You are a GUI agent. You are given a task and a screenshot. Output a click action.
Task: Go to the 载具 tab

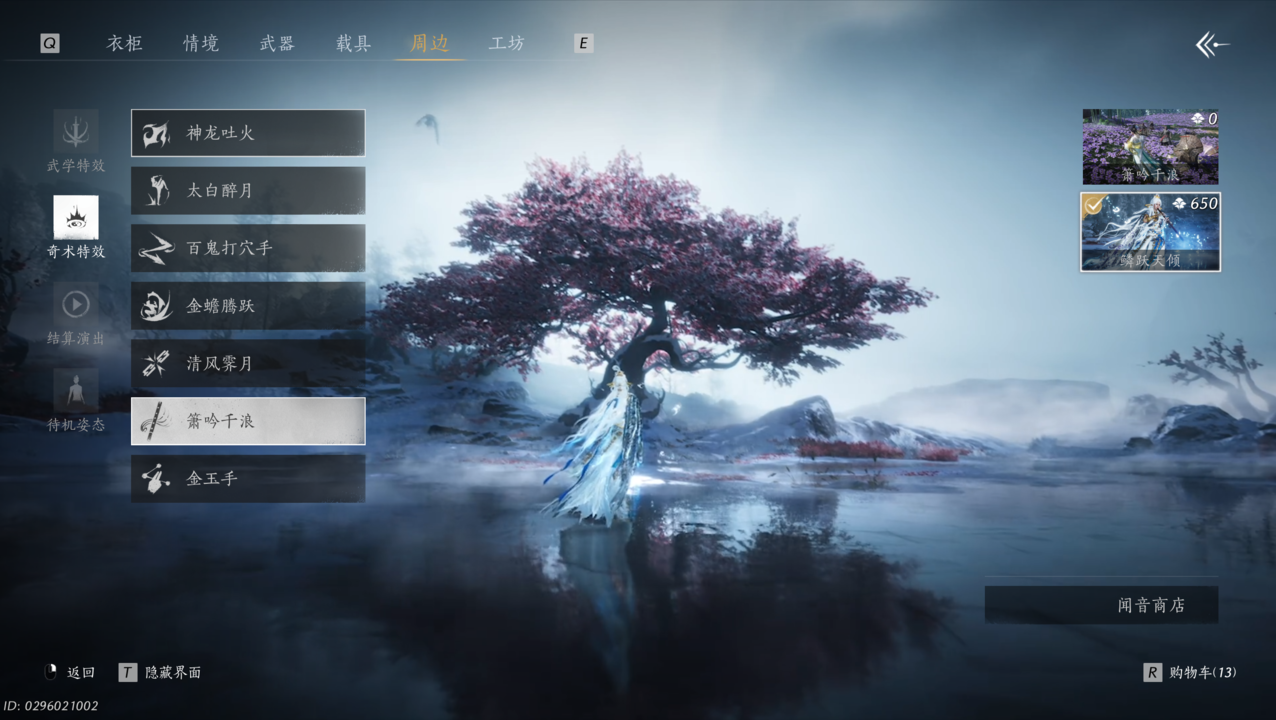pos(353,43)
